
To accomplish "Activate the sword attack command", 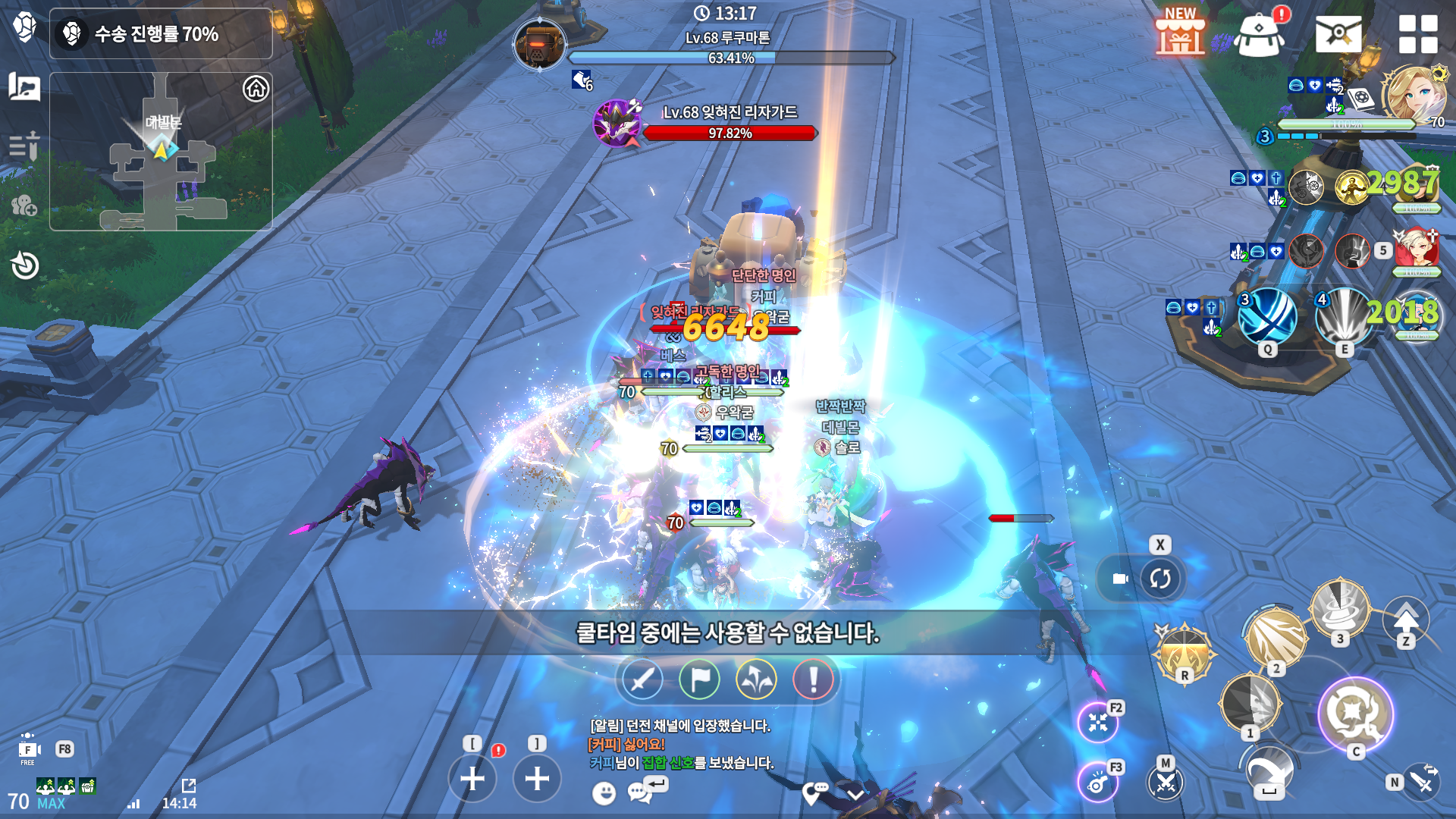I will pos(642,679).
